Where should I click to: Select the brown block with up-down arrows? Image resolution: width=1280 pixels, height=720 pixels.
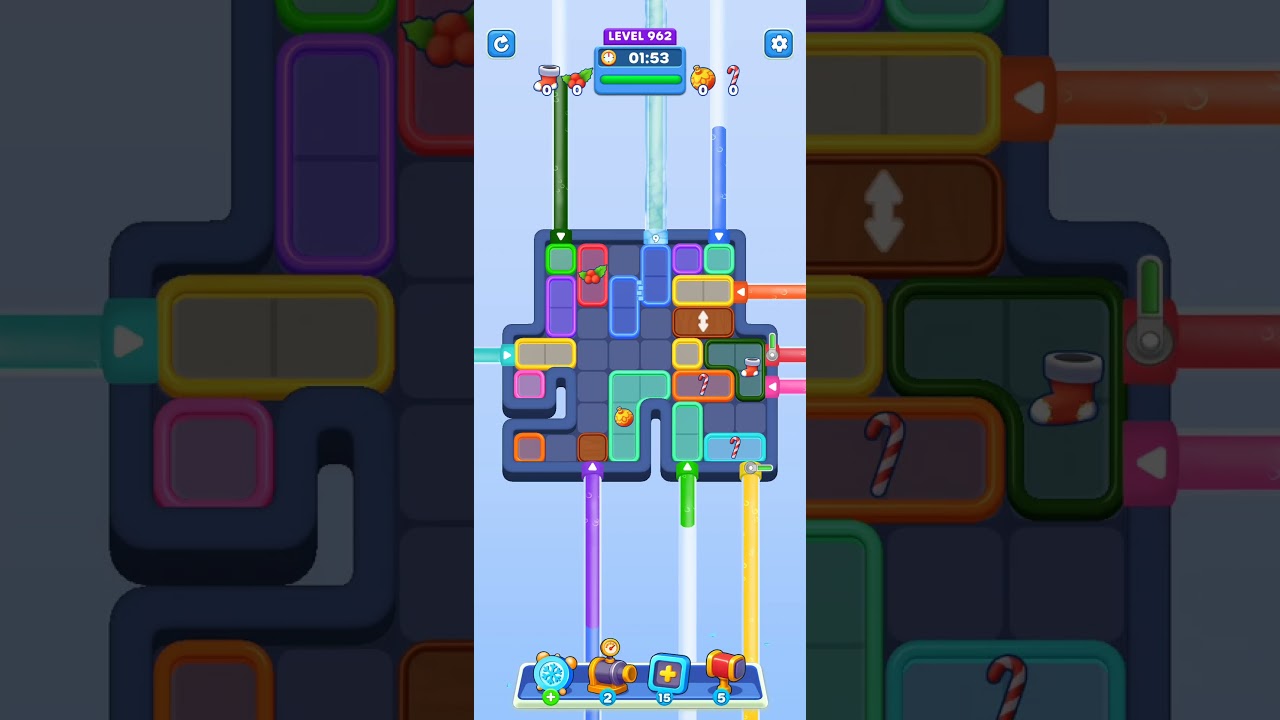point(702,320)
